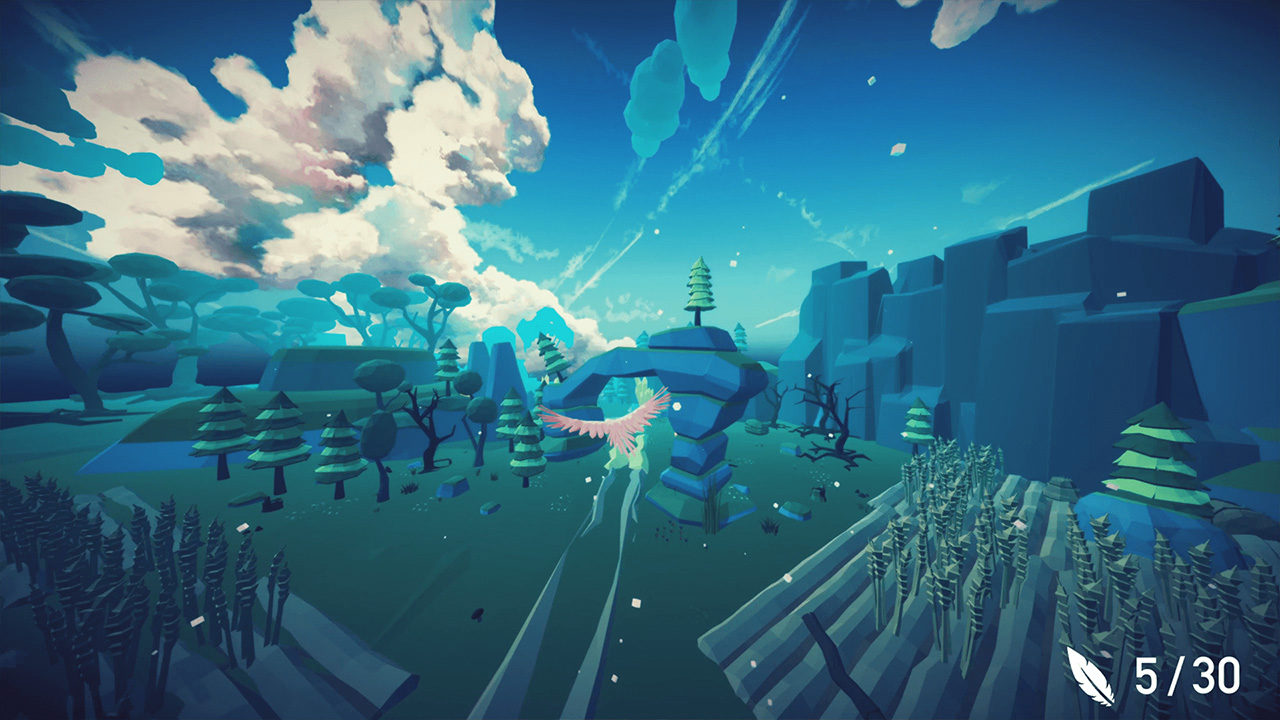Select the pink-winged bird character

point(620,425)
